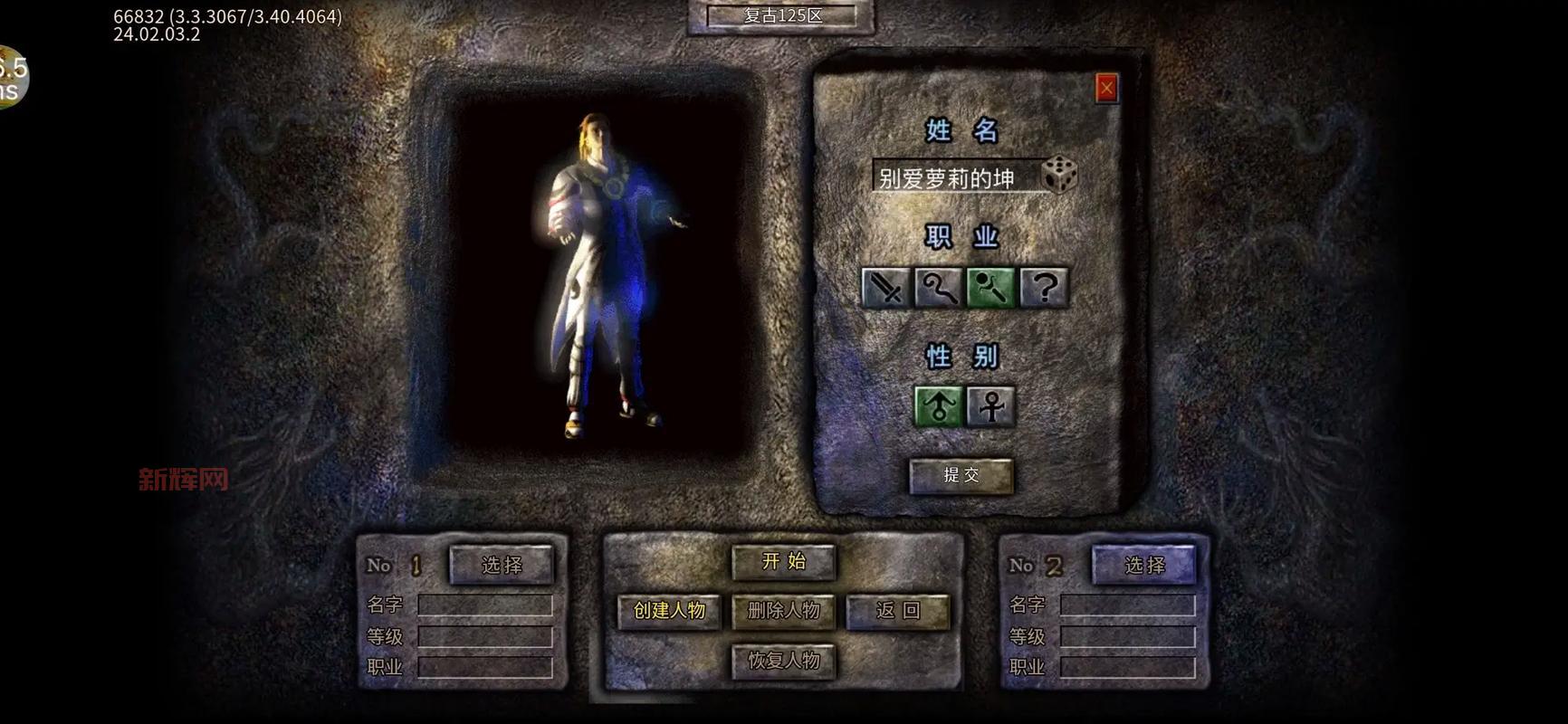The image size is (1568, 724).
Task: Select the female gender symbol
Action: (x=991, y=405)
